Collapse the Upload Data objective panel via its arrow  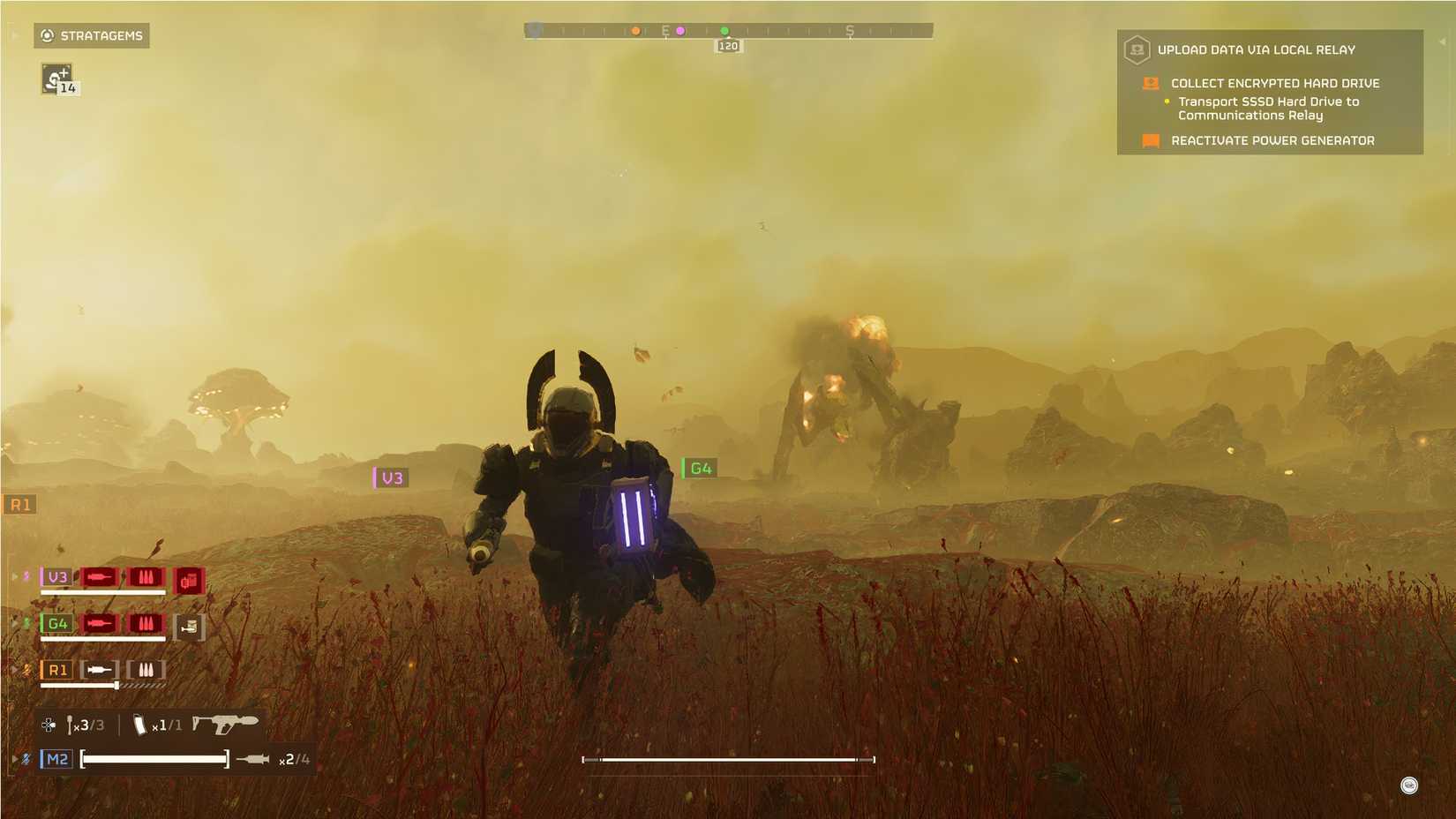1443,41
